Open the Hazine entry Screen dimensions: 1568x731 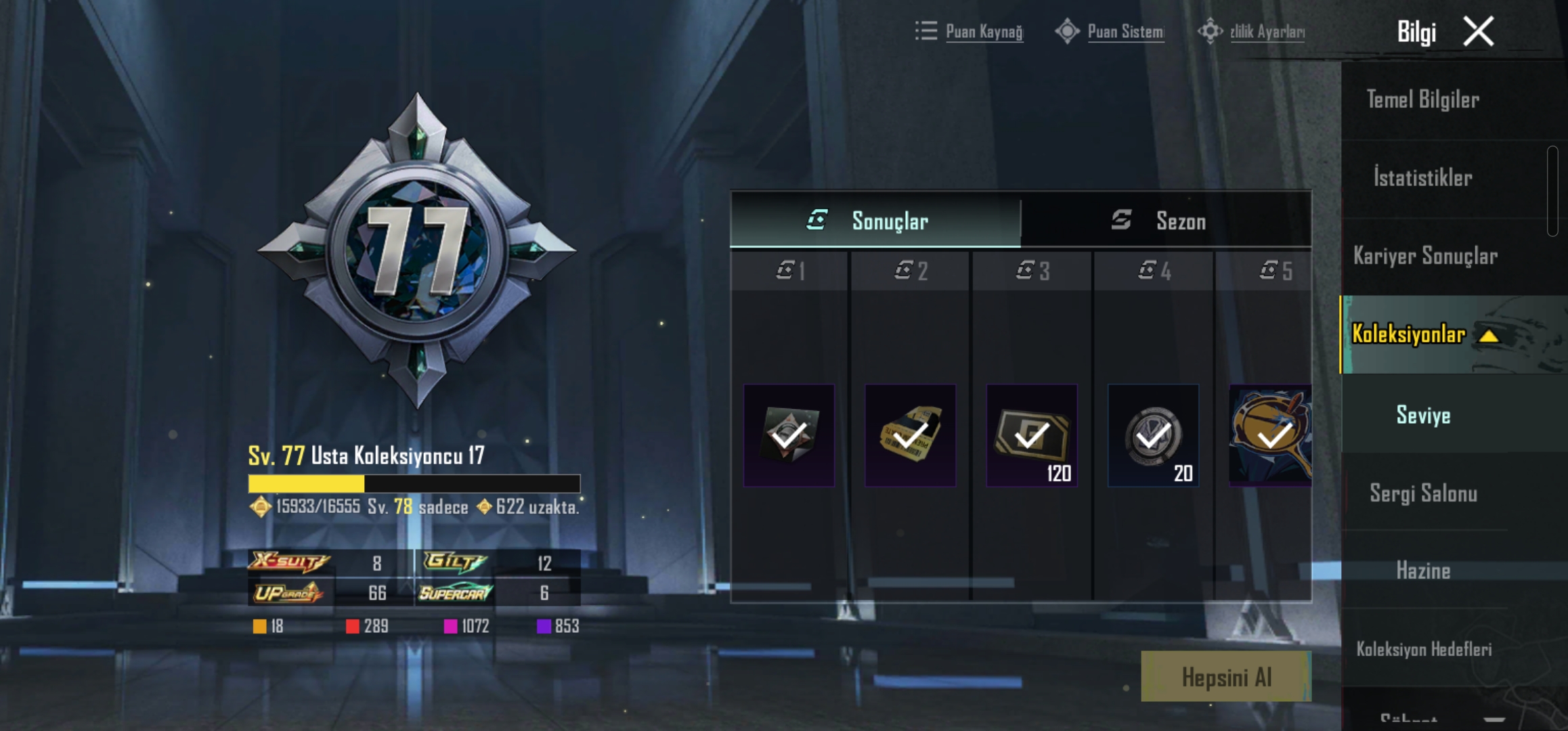click(1423, 571)
